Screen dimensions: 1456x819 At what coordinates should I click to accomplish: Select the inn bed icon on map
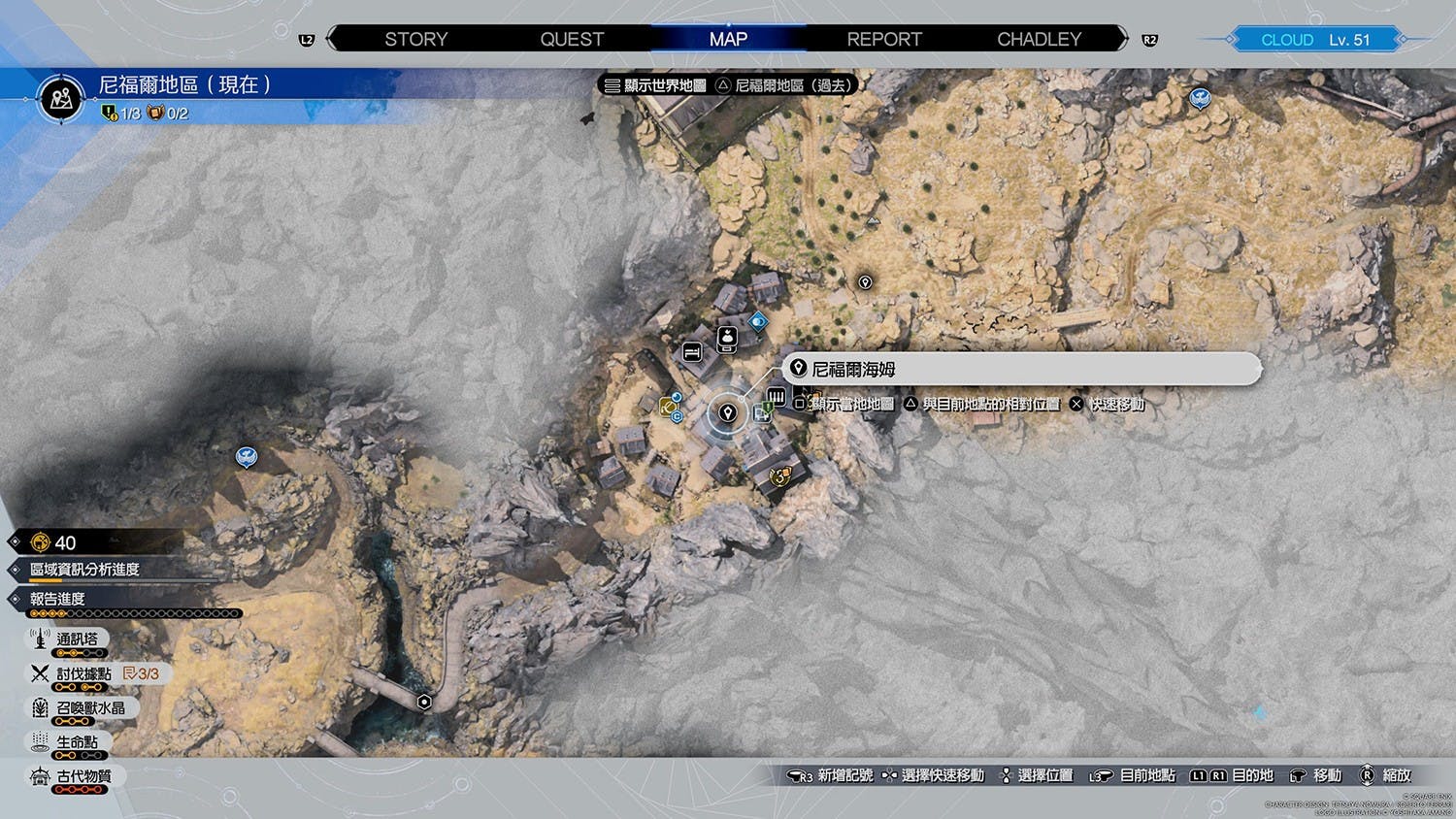tap(692, 351)
